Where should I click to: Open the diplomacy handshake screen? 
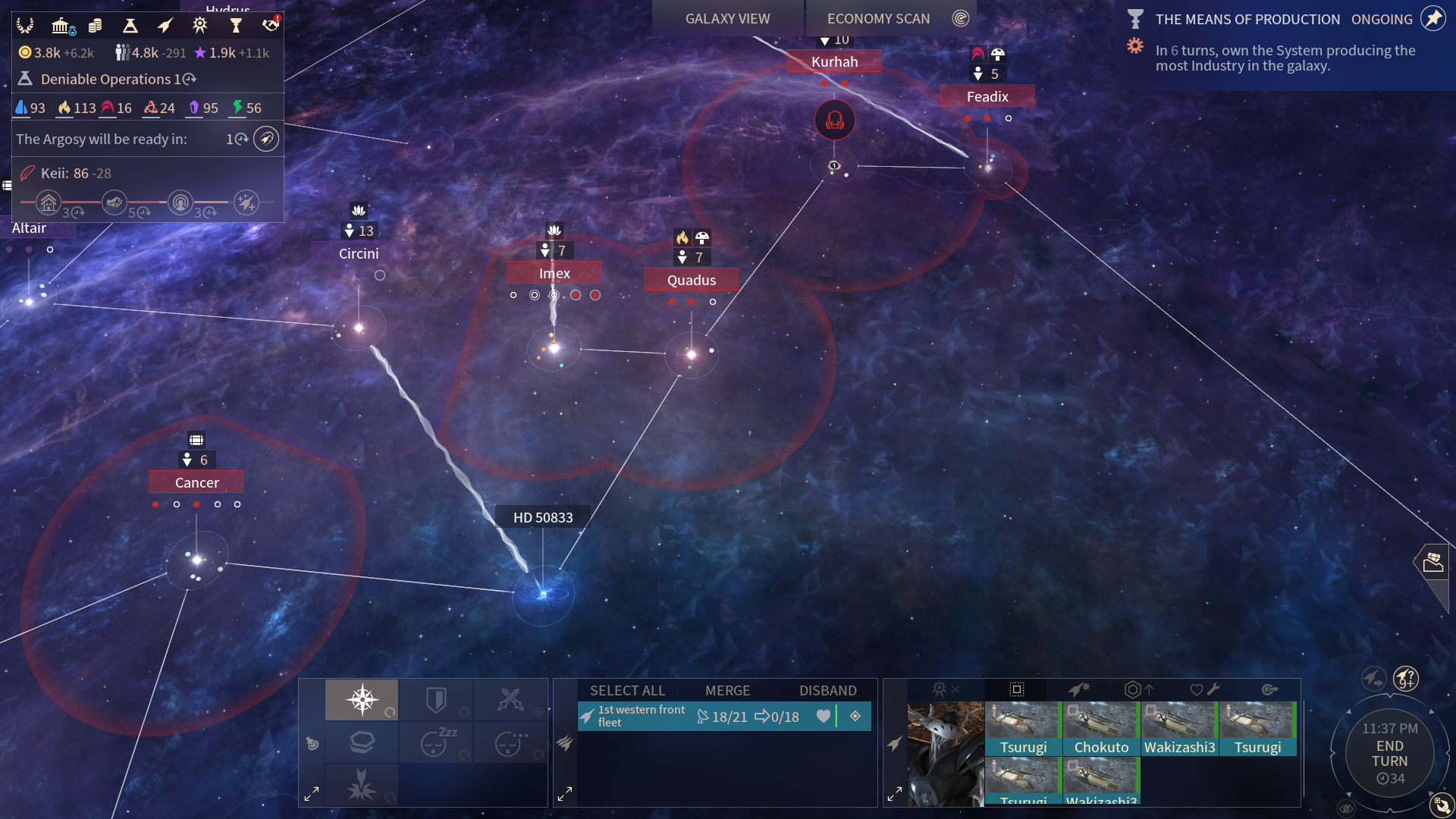coord(270,26)
